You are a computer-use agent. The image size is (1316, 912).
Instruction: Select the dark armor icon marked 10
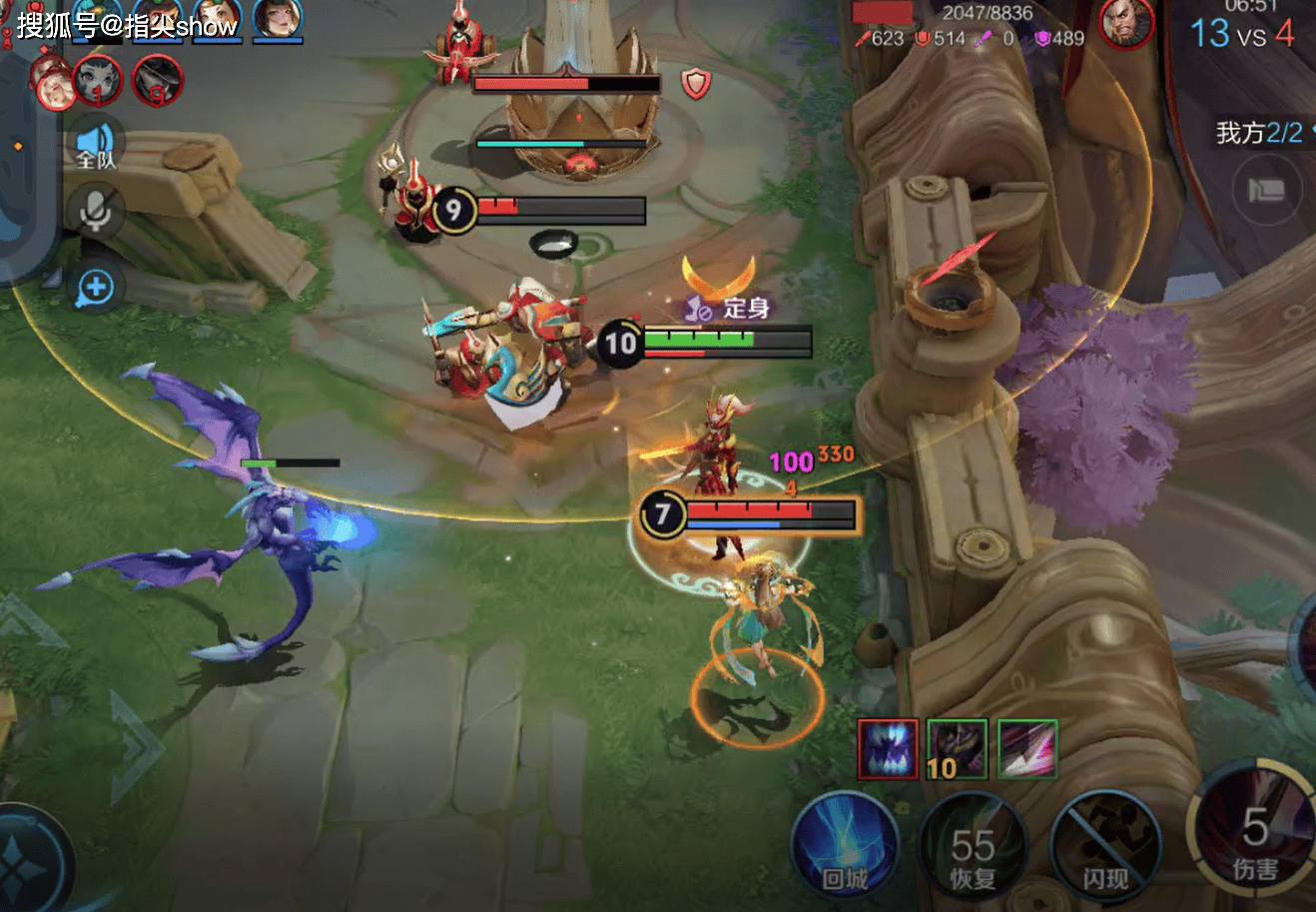(957, 749)
